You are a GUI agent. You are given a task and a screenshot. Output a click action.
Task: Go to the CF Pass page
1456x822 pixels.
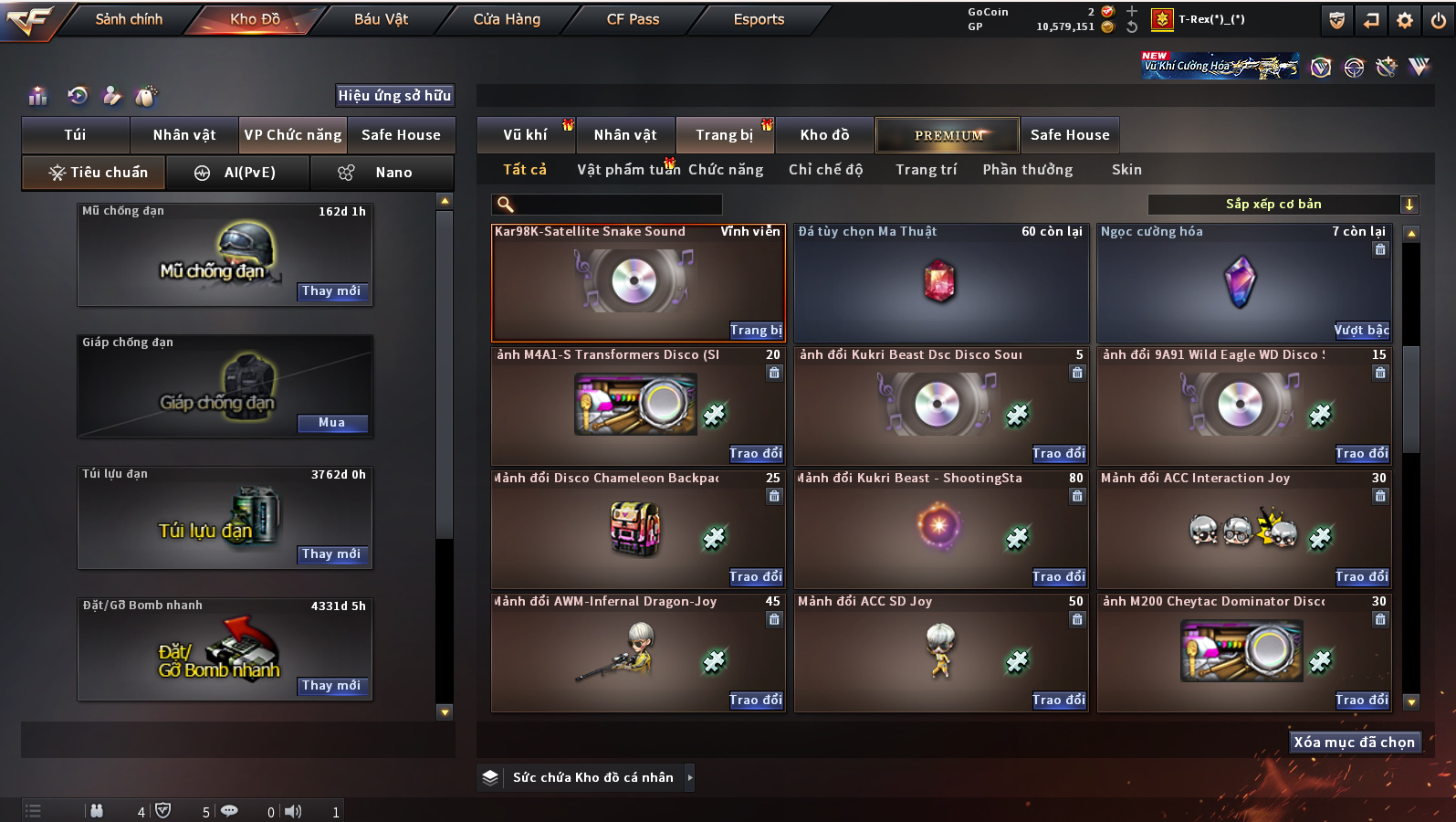coord(633,19)
